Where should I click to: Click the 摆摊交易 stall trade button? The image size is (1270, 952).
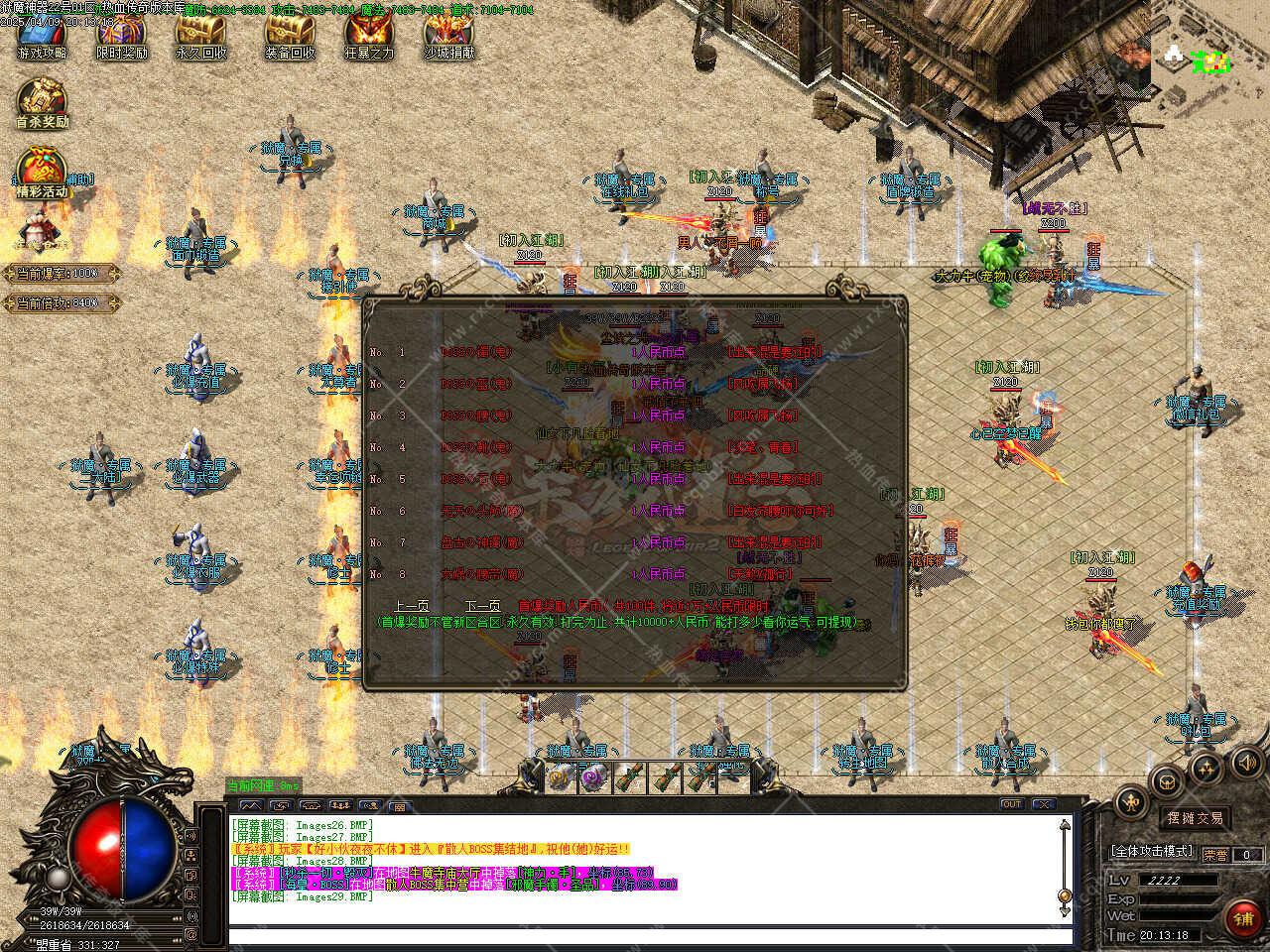(1195, 818)
